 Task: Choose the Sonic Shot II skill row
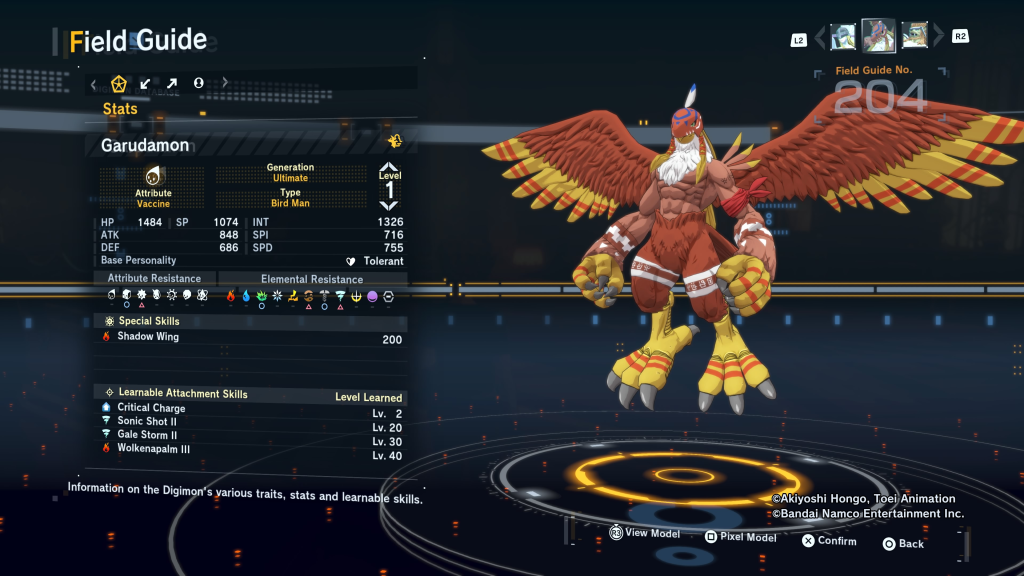tap(250, 422)
